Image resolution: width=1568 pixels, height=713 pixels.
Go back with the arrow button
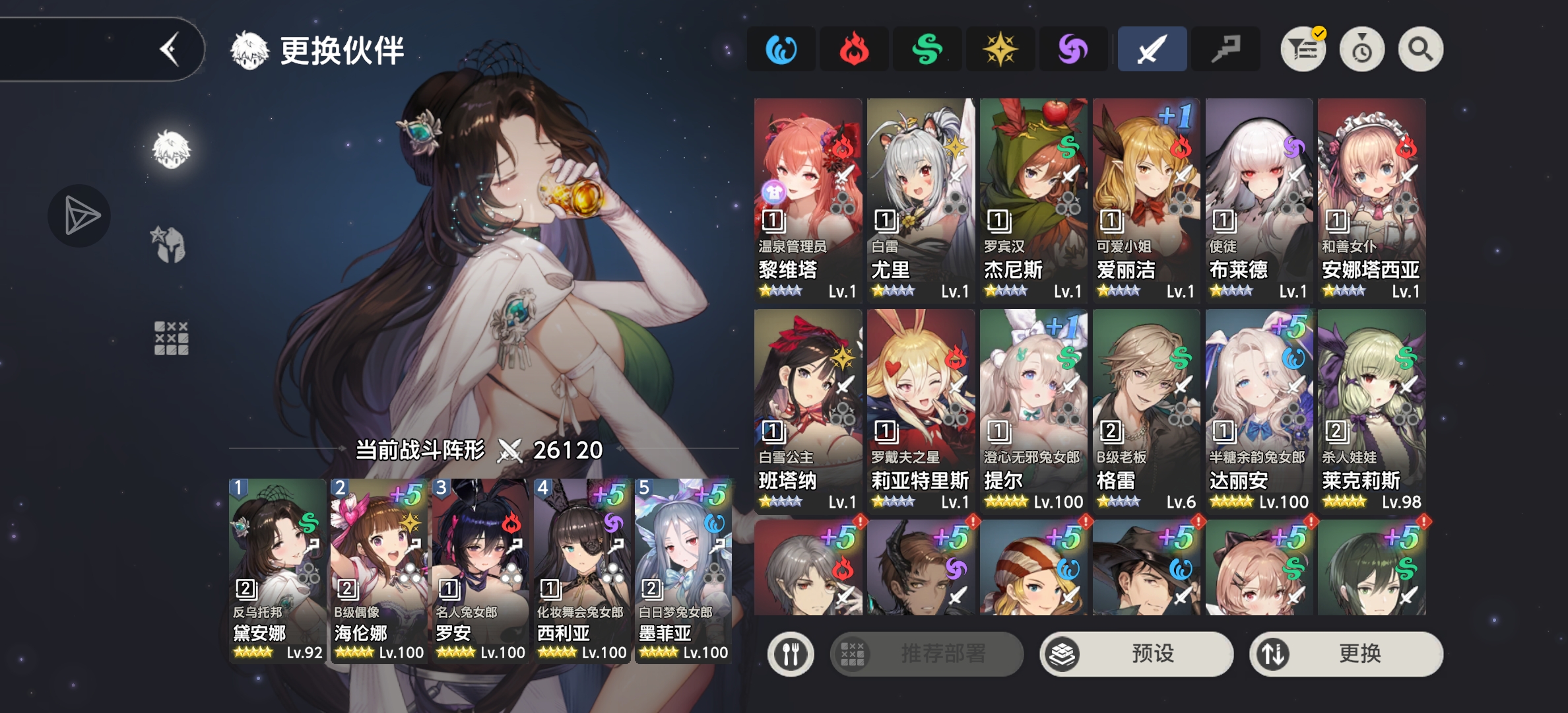click(x=170, y=50)
